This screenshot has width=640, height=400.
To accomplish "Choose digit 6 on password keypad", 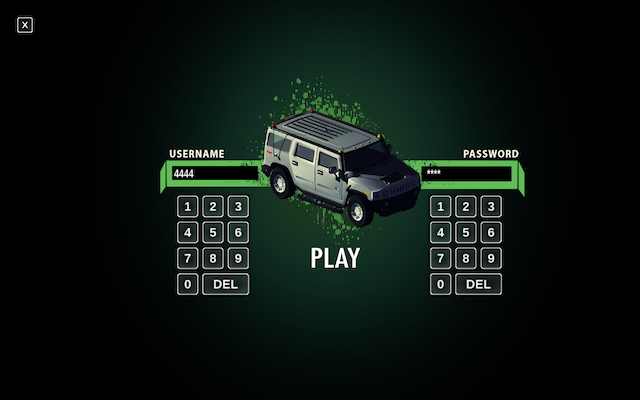I will pos(491,233).
